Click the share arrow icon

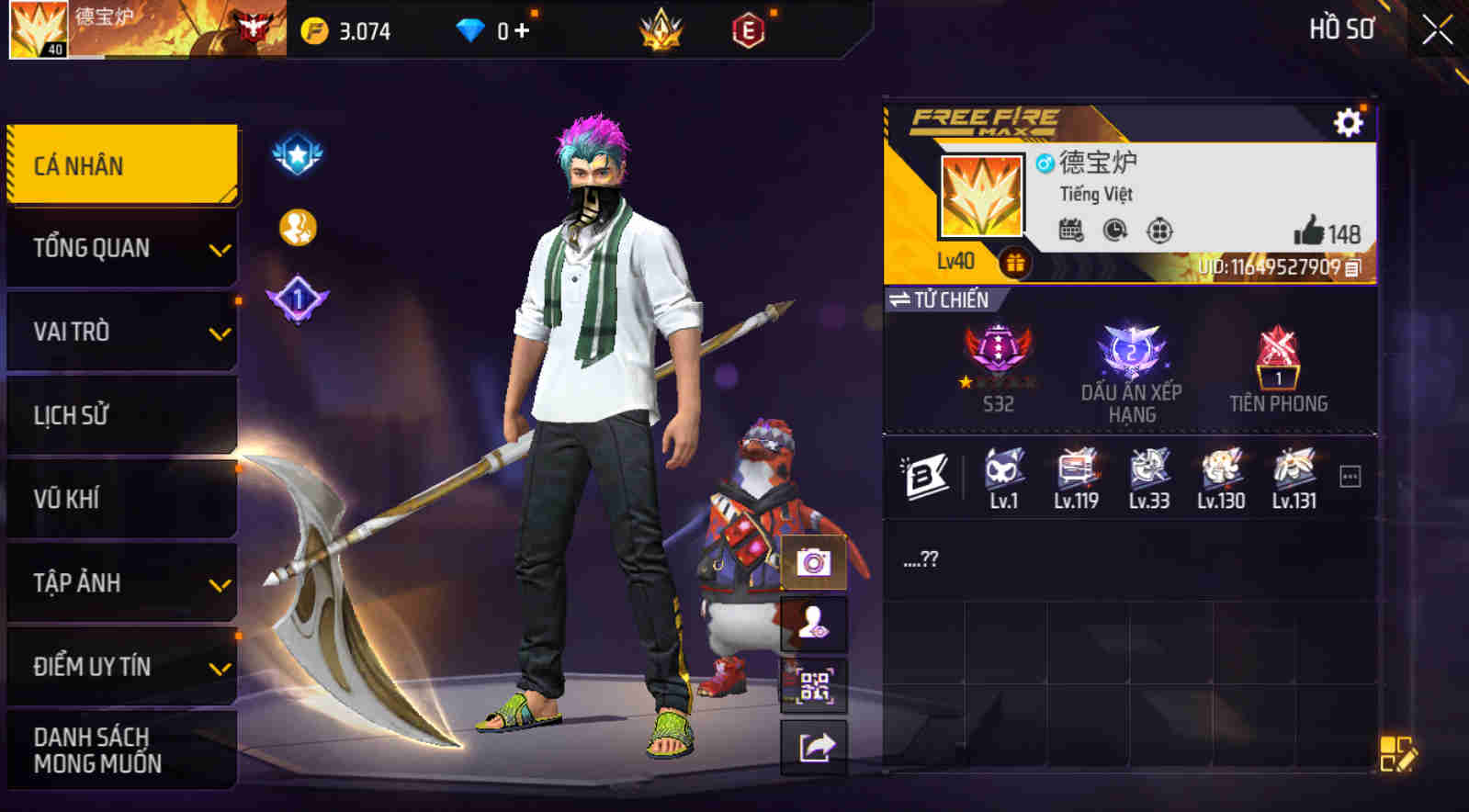tap(812, 746)
